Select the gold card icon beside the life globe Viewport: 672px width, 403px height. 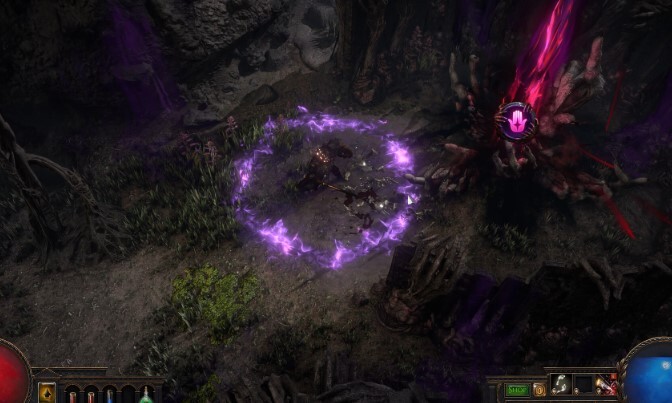tap(47, 393)
